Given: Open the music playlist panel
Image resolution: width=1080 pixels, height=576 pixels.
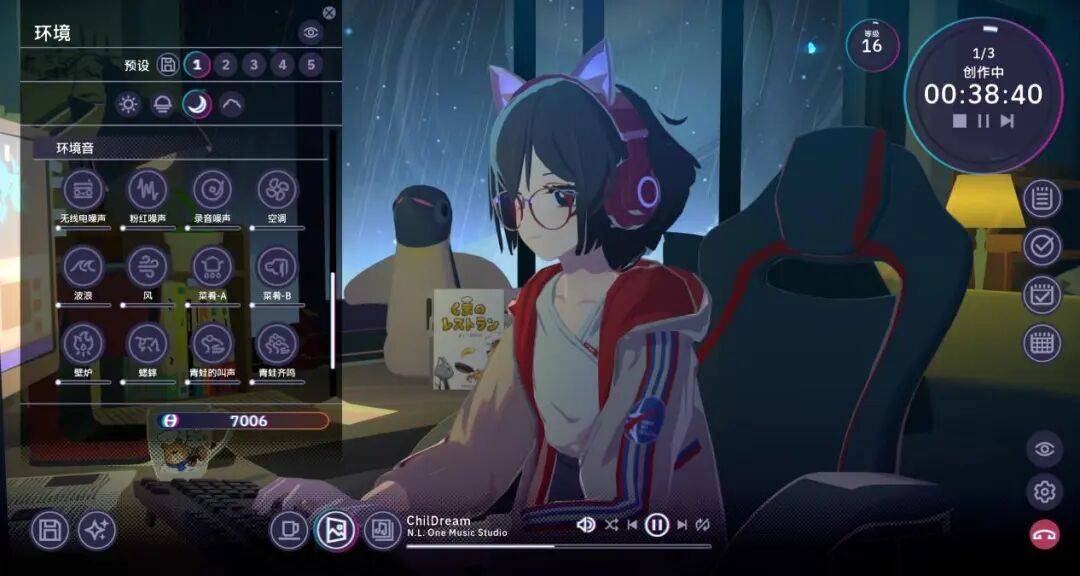Looking at the screenshot, I should 381,530.
